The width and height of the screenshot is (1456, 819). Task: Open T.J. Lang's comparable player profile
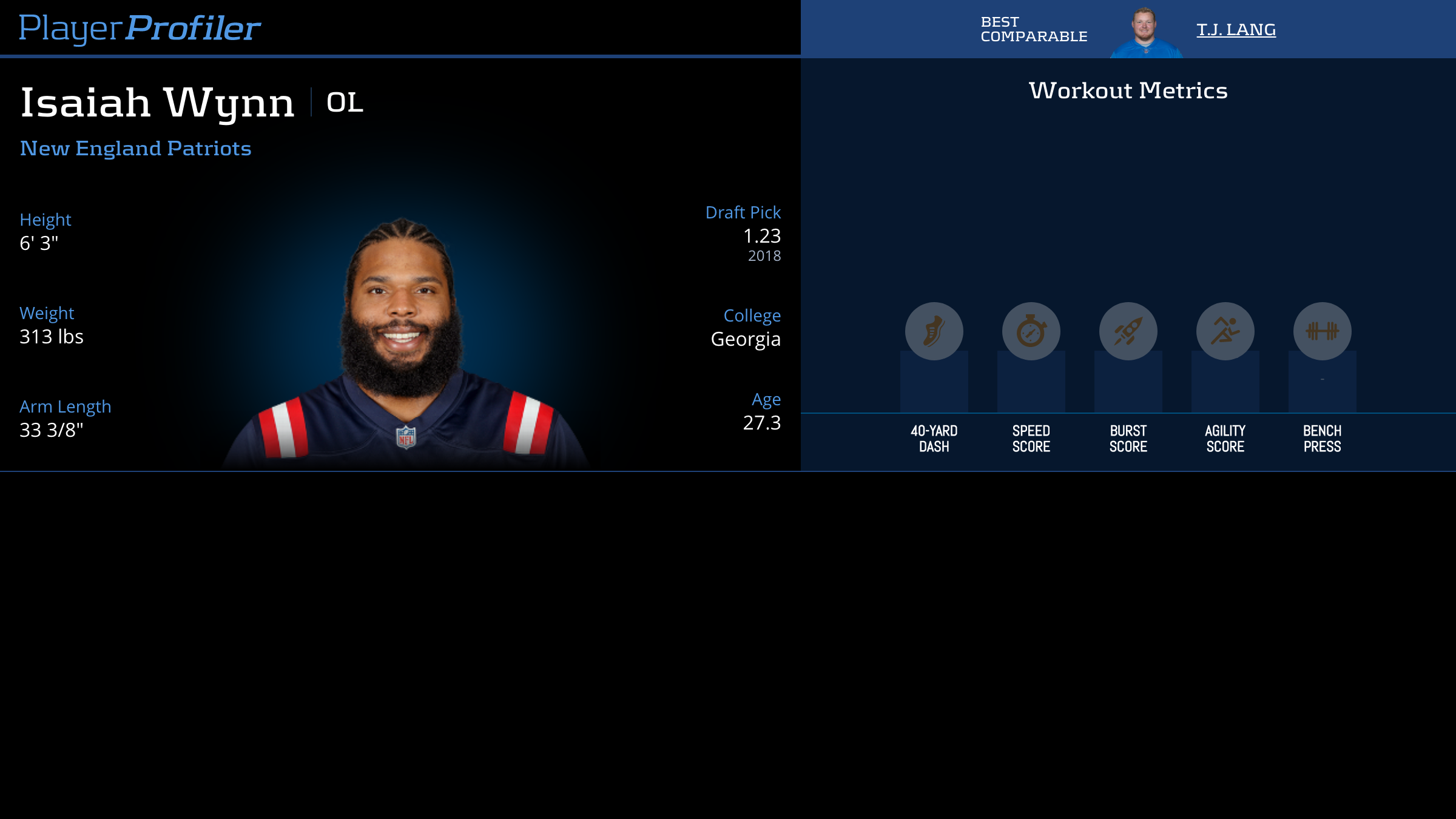click(1236, 30)
